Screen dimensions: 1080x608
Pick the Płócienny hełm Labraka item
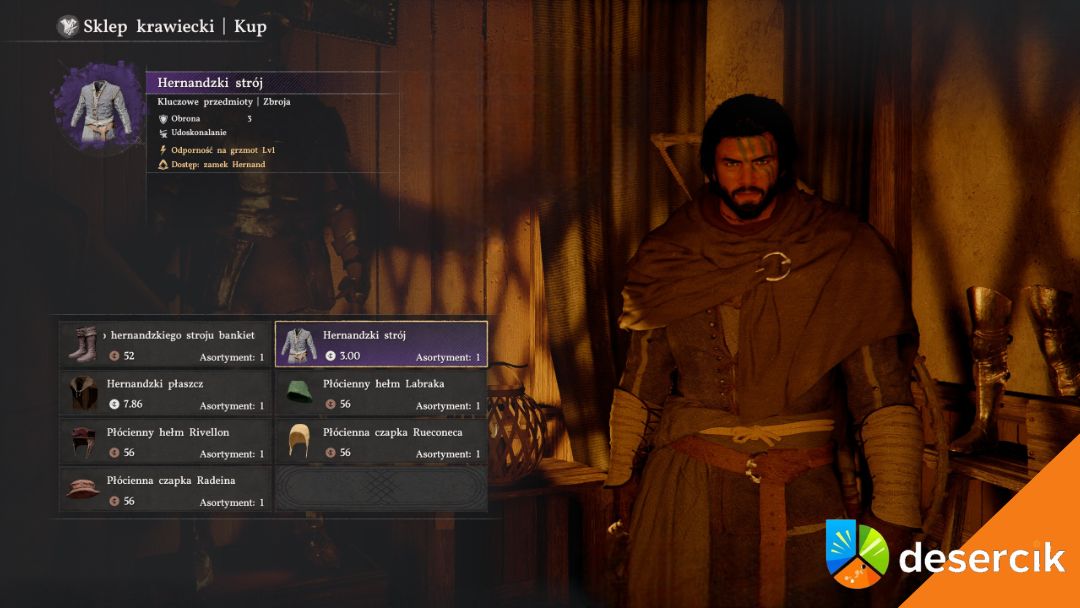point(381,393)
